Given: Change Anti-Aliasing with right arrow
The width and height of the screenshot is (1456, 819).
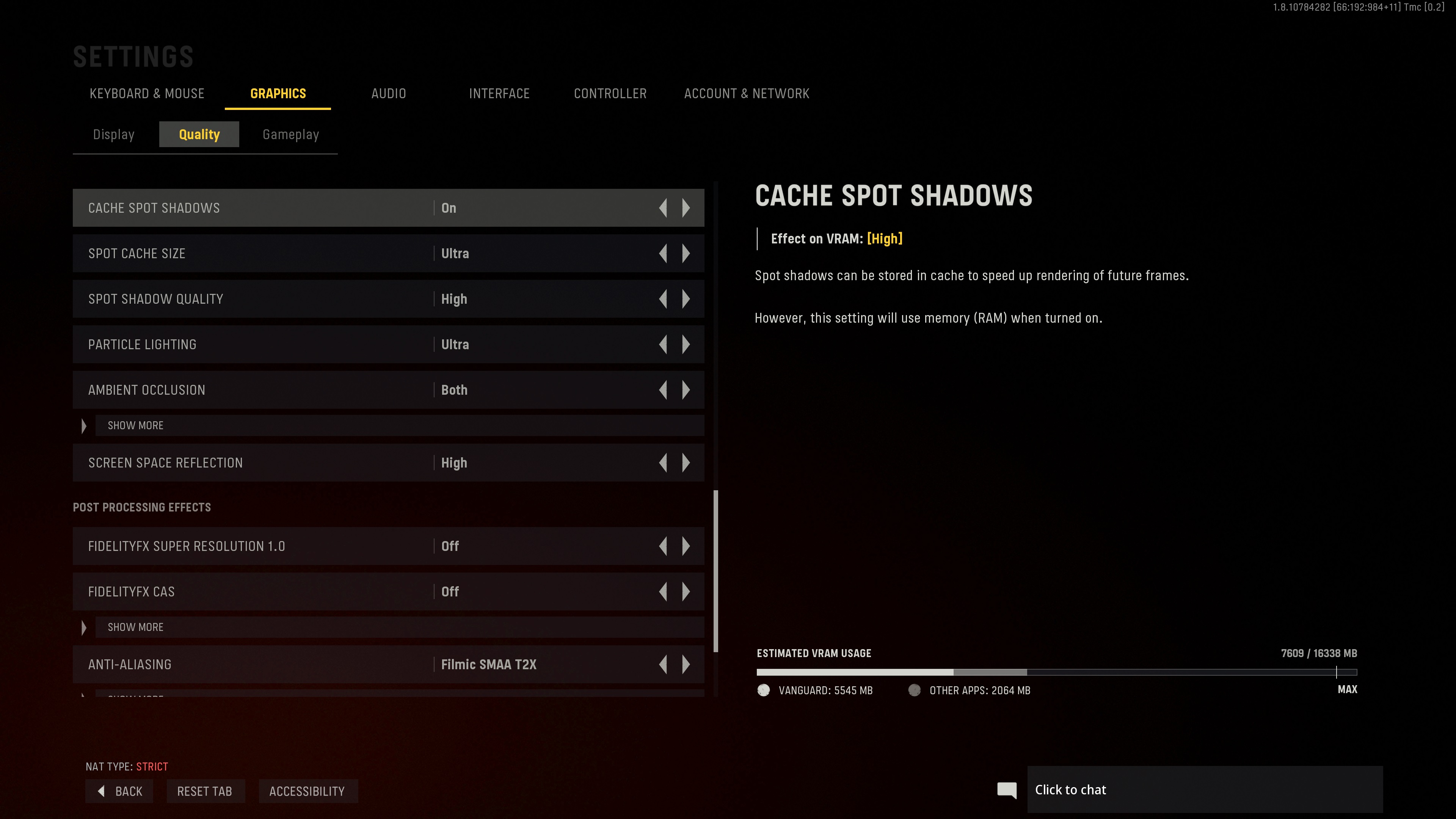Looking at the screenshot, I should point(686,665).
